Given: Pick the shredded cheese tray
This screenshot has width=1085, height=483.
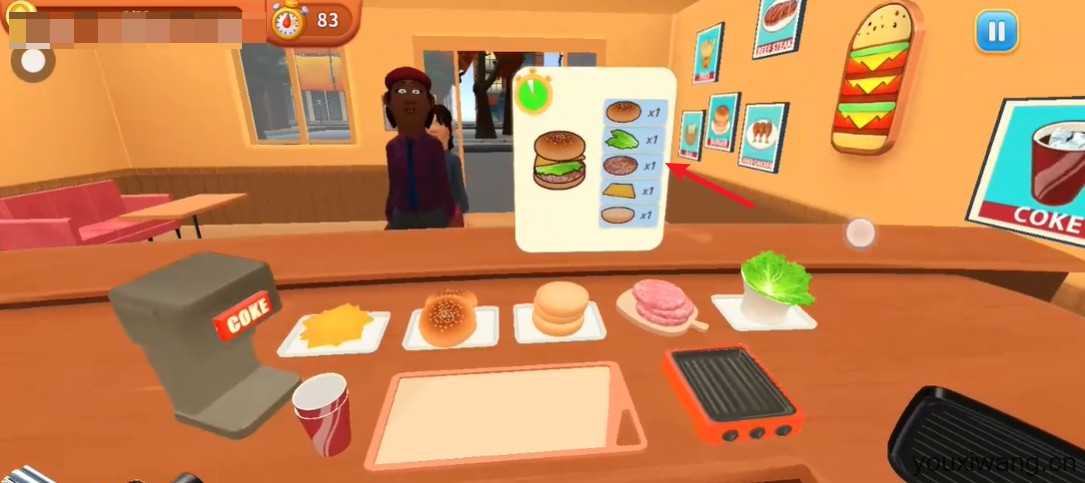Looking at the screenshot, I should pos(334,327).
